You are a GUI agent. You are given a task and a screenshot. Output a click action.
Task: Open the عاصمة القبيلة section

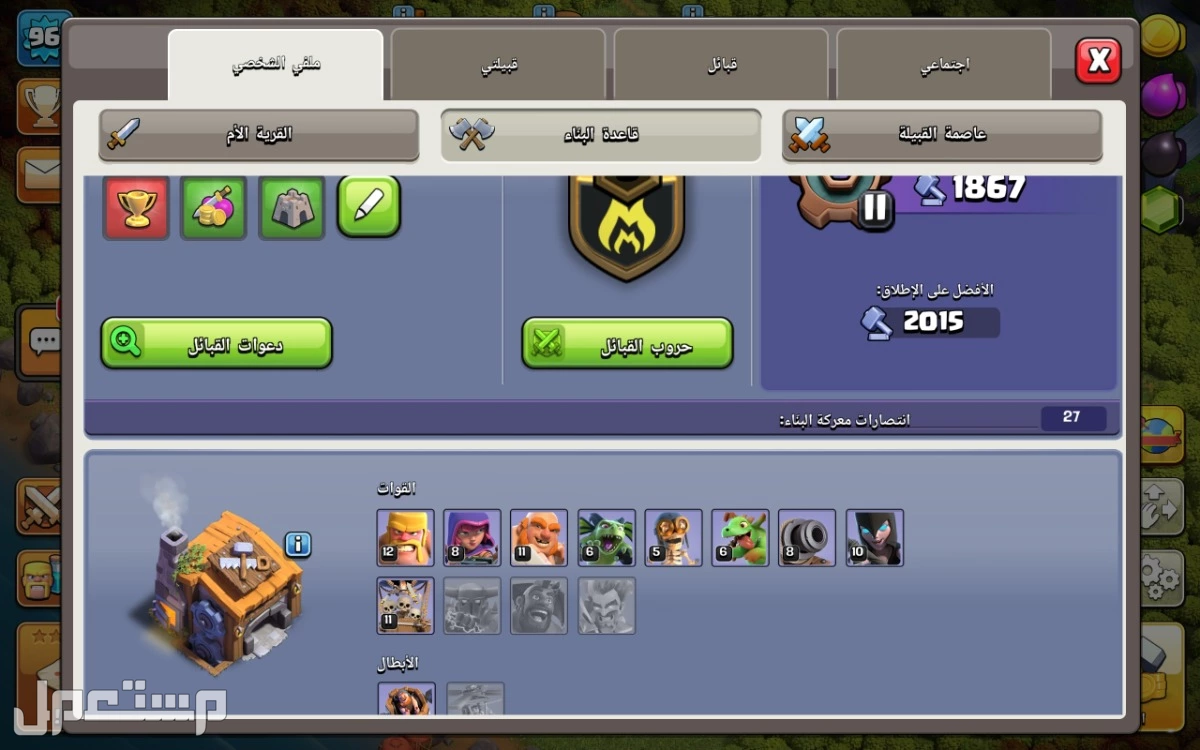942,134
